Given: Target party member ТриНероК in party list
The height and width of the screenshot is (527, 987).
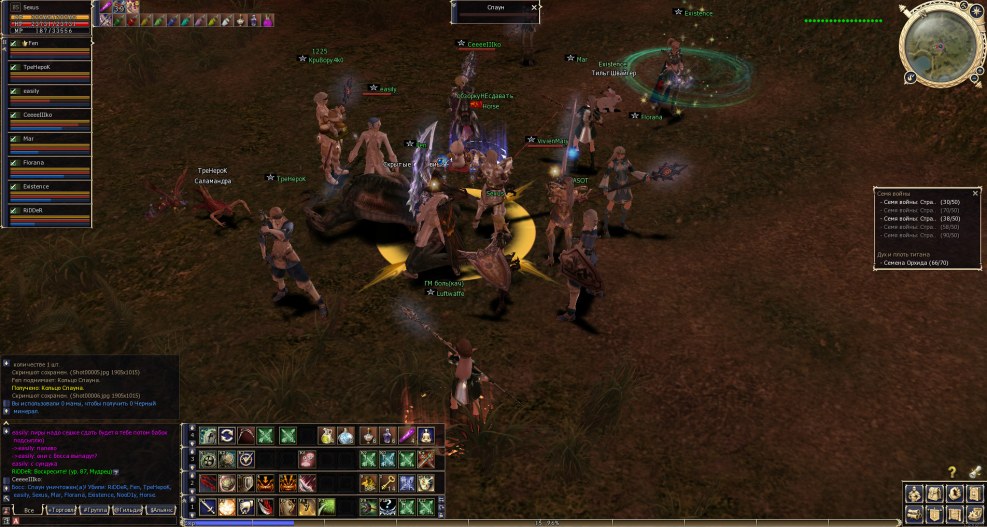Looking at the screenshot, I should (46, 68).
